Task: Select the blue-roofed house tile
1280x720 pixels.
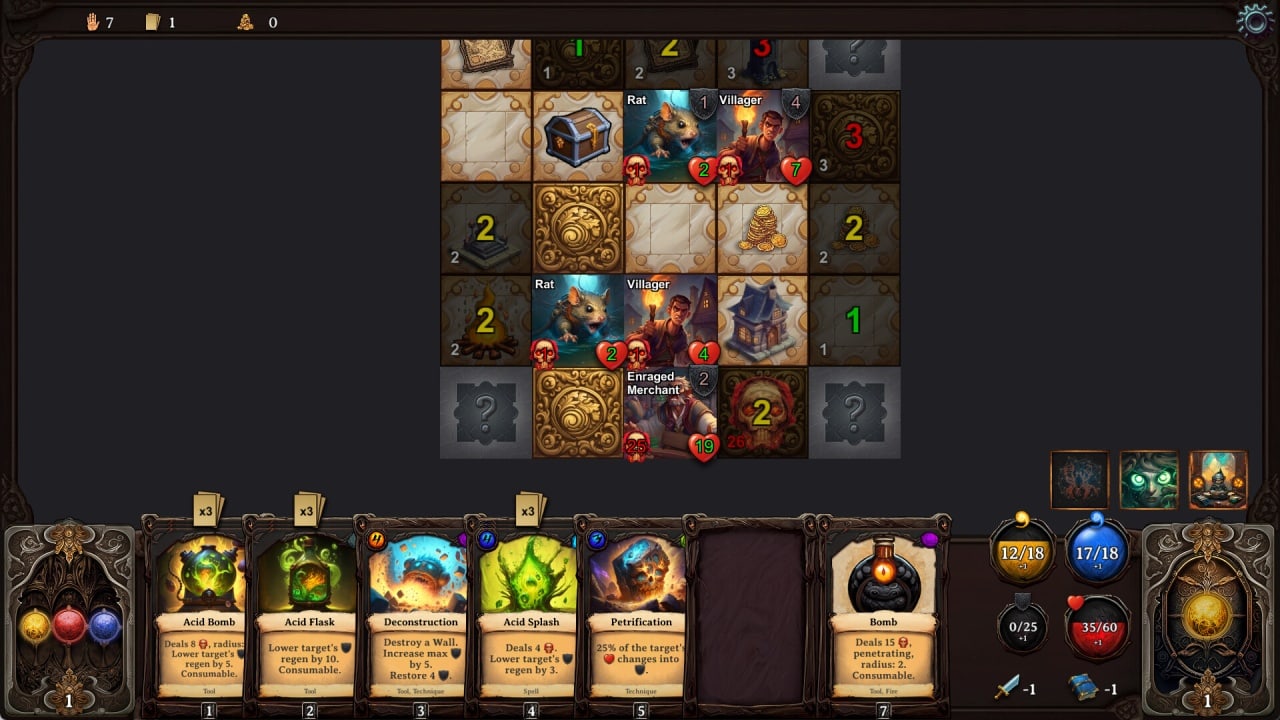Action: click(762, 321)
